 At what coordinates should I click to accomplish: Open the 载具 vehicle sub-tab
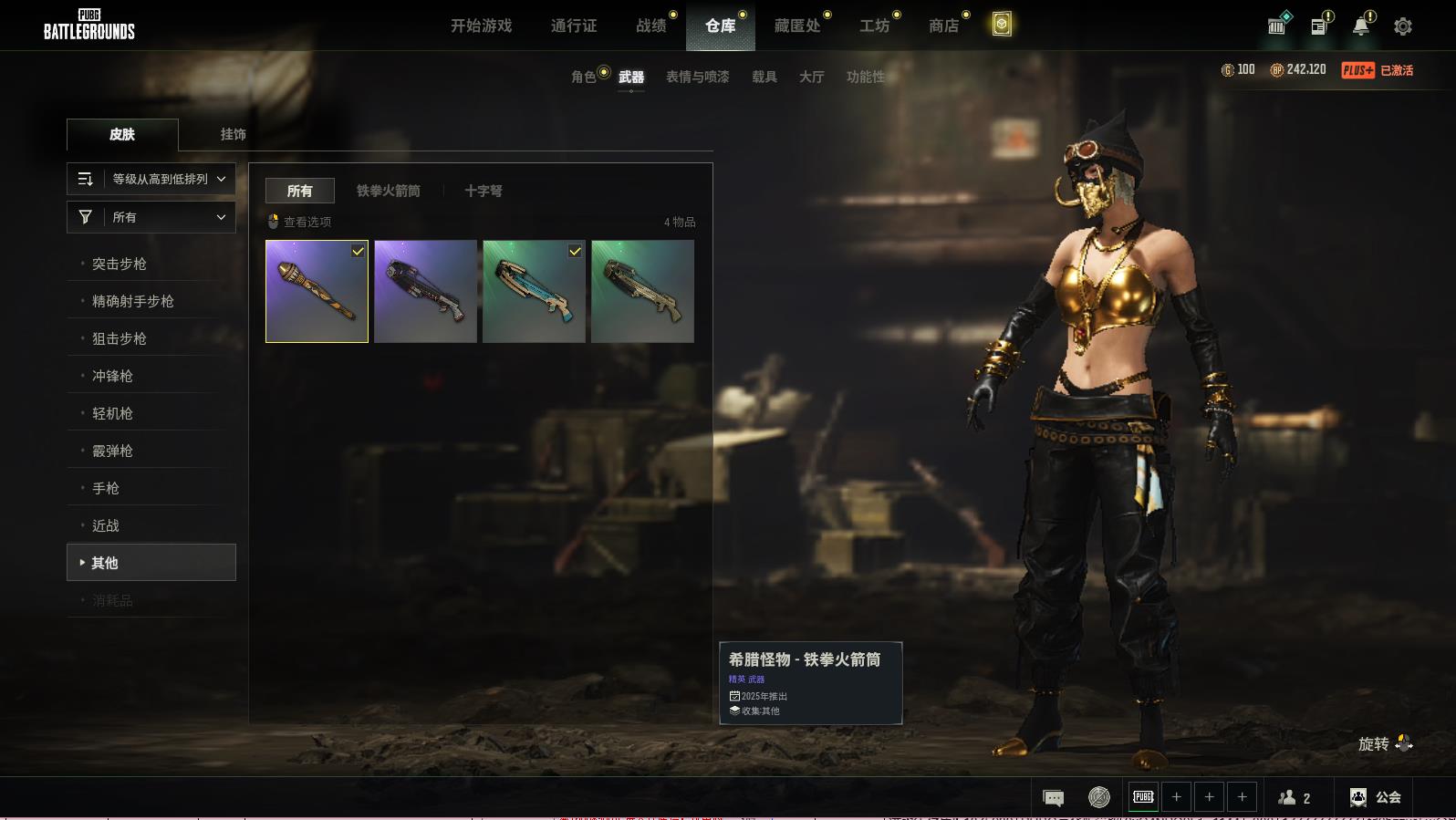[764, 77]
